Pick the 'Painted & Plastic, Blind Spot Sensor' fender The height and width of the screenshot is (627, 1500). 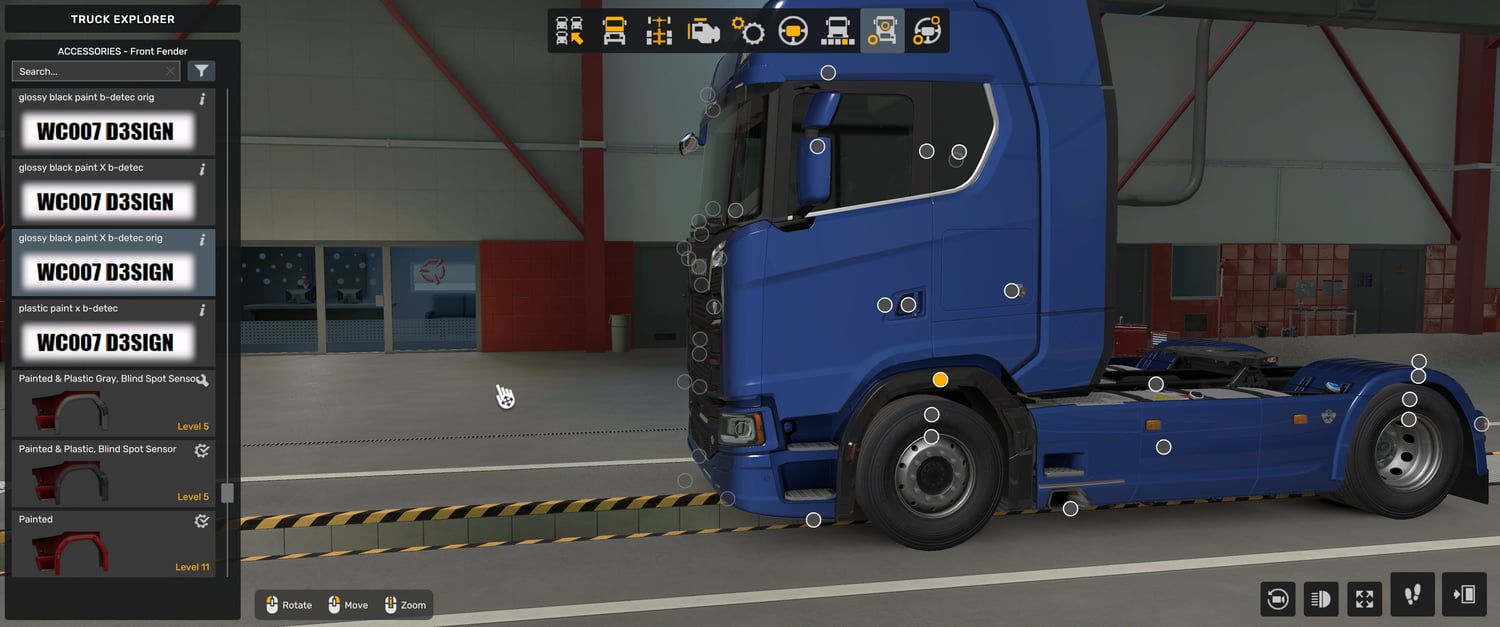point(113,472)
